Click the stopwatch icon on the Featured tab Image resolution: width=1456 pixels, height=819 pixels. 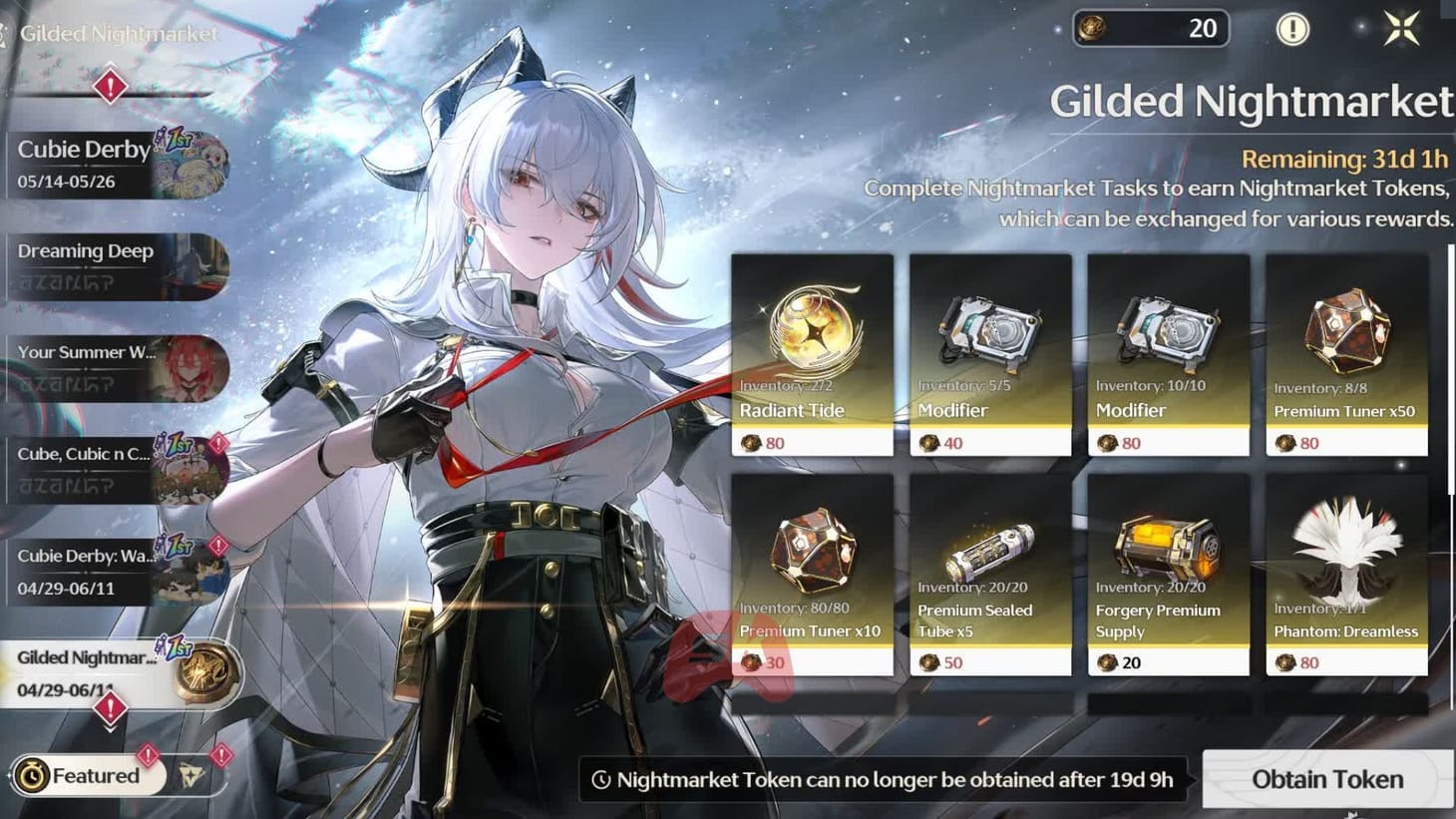coord(32,775)
